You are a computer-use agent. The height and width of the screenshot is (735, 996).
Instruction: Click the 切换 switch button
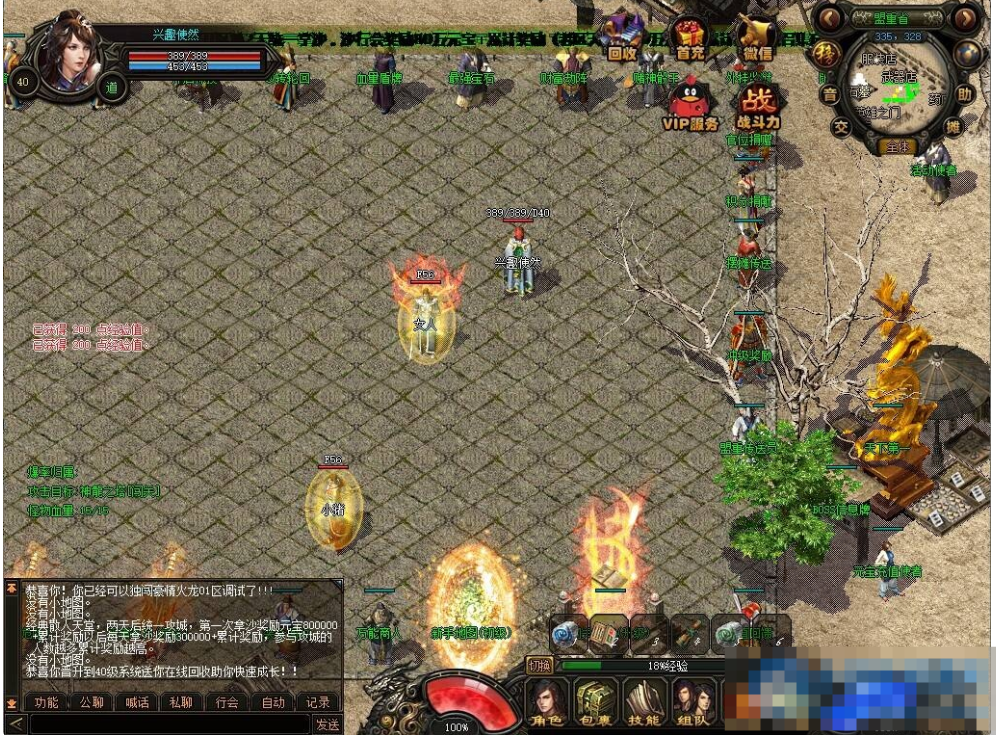tap(539, 665)
